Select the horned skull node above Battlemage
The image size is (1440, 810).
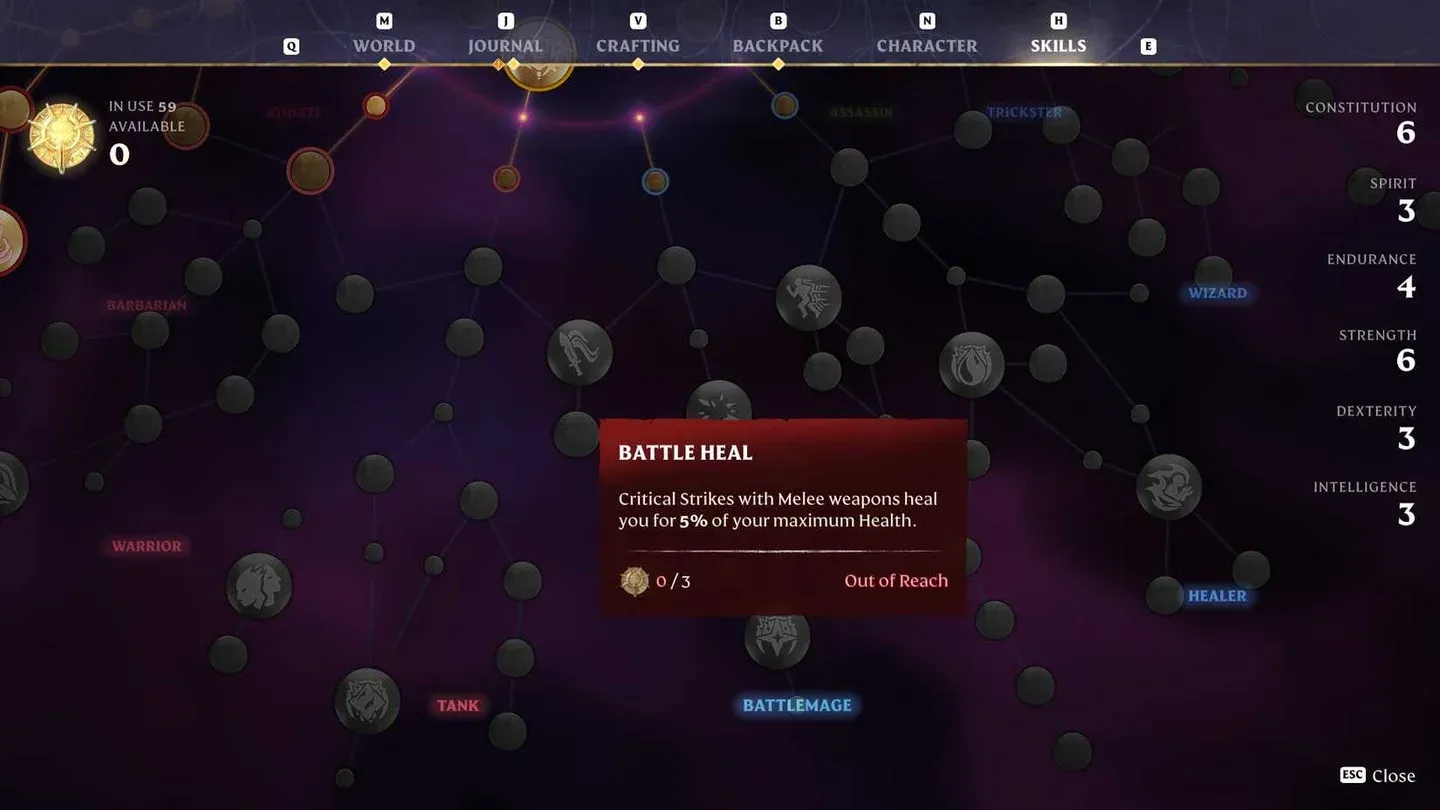[x=775, y=641]
